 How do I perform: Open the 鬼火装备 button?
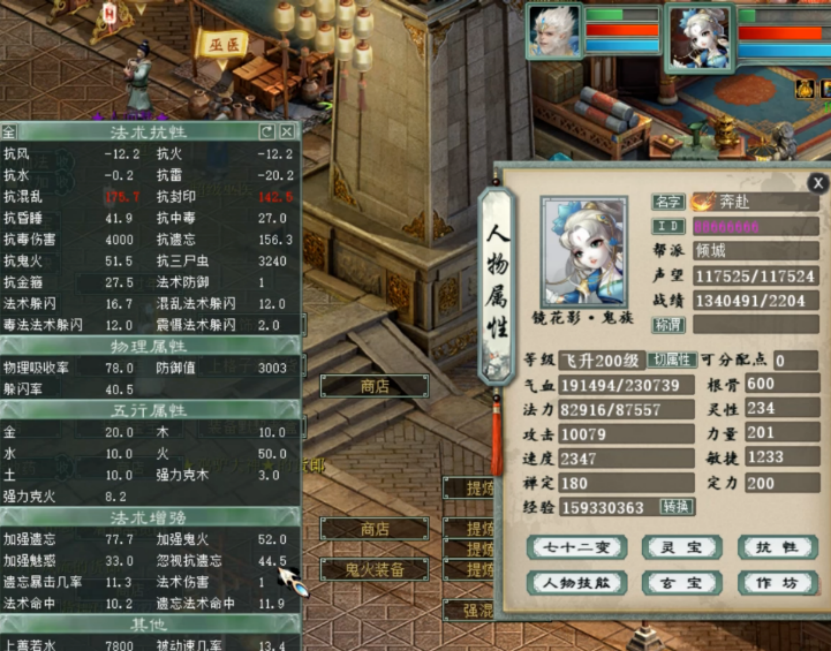375,569
